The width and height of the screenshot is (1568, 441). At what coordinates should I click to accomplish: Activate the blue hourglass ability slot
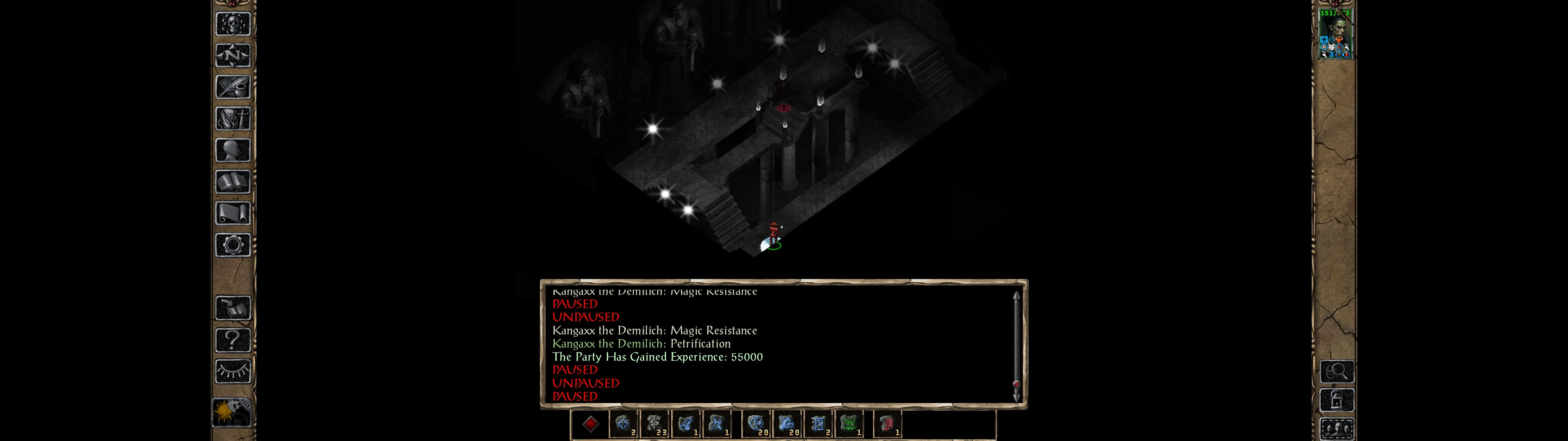819,424
